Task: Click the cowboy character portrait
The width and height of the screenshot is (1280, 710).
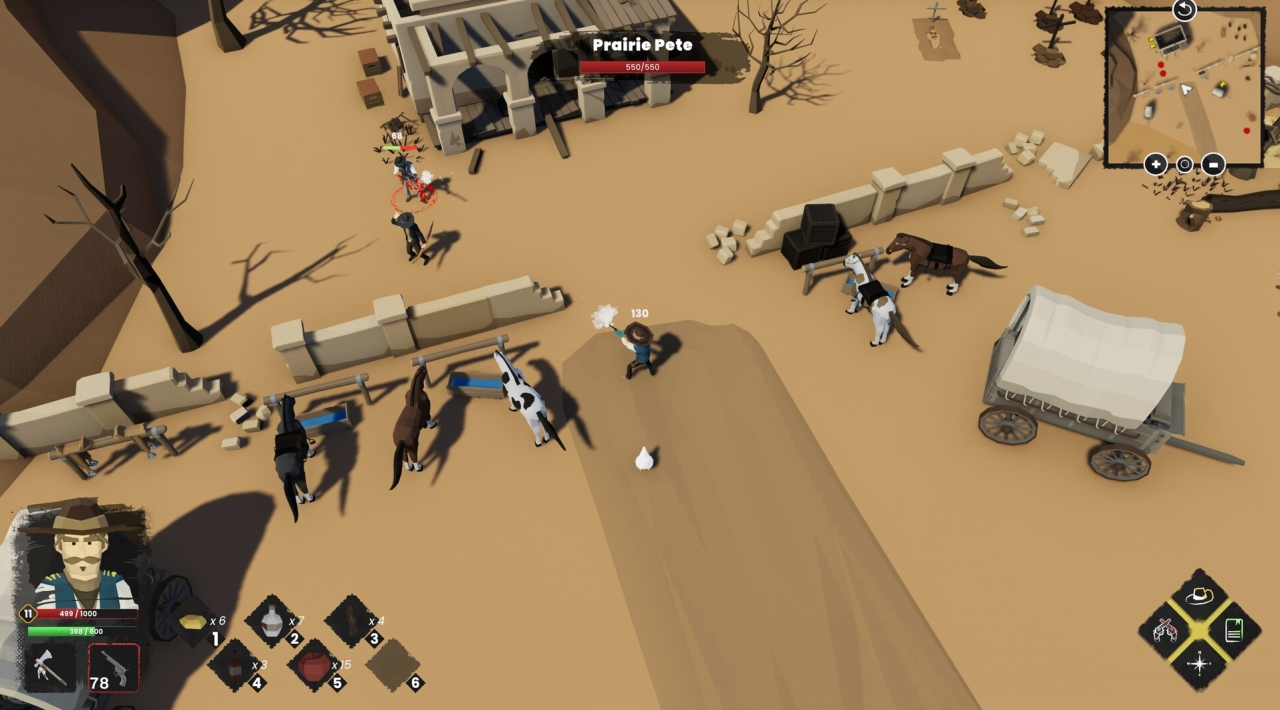Action: pos(82,557)
